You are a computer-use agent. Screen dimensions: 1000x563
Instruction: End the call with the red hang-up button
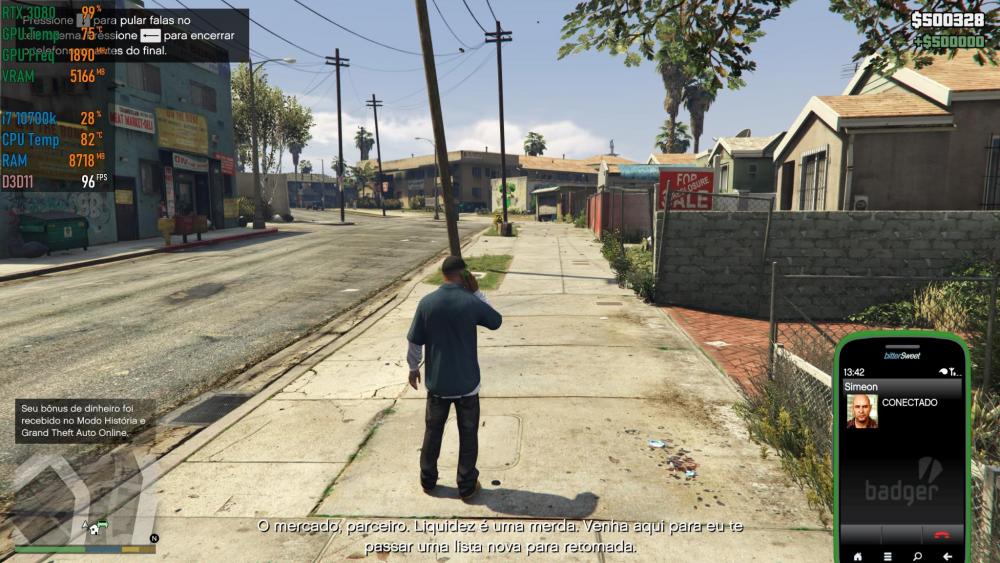pos(941,534)
